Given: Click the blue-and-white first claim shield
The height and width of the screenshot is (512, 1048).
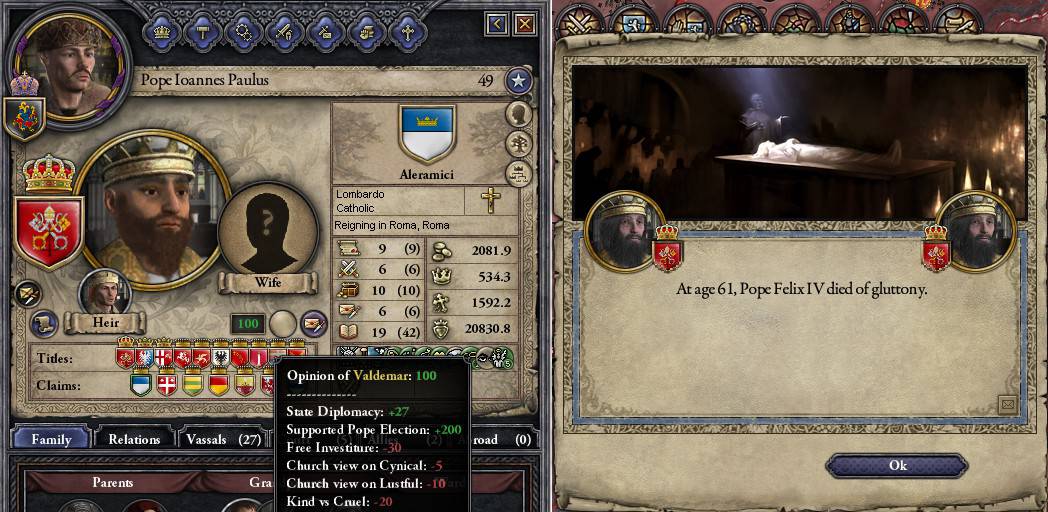Looking at the screenshot, I should point(141,383).
